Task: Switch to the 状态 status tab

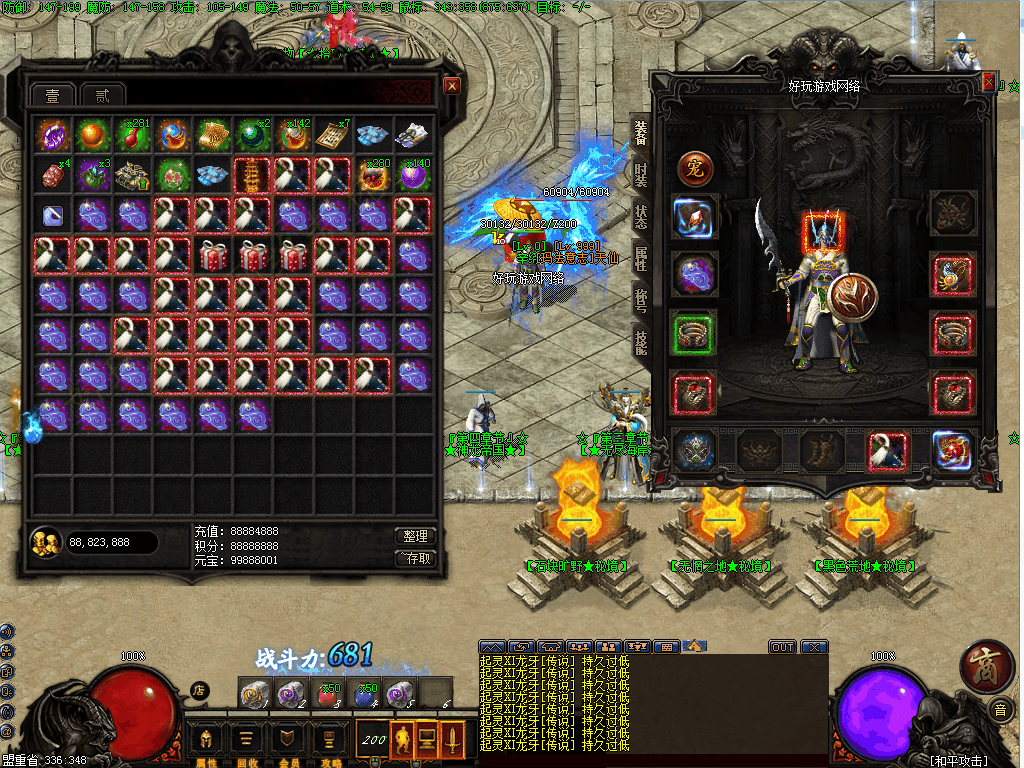Action: tap(640, 217)
